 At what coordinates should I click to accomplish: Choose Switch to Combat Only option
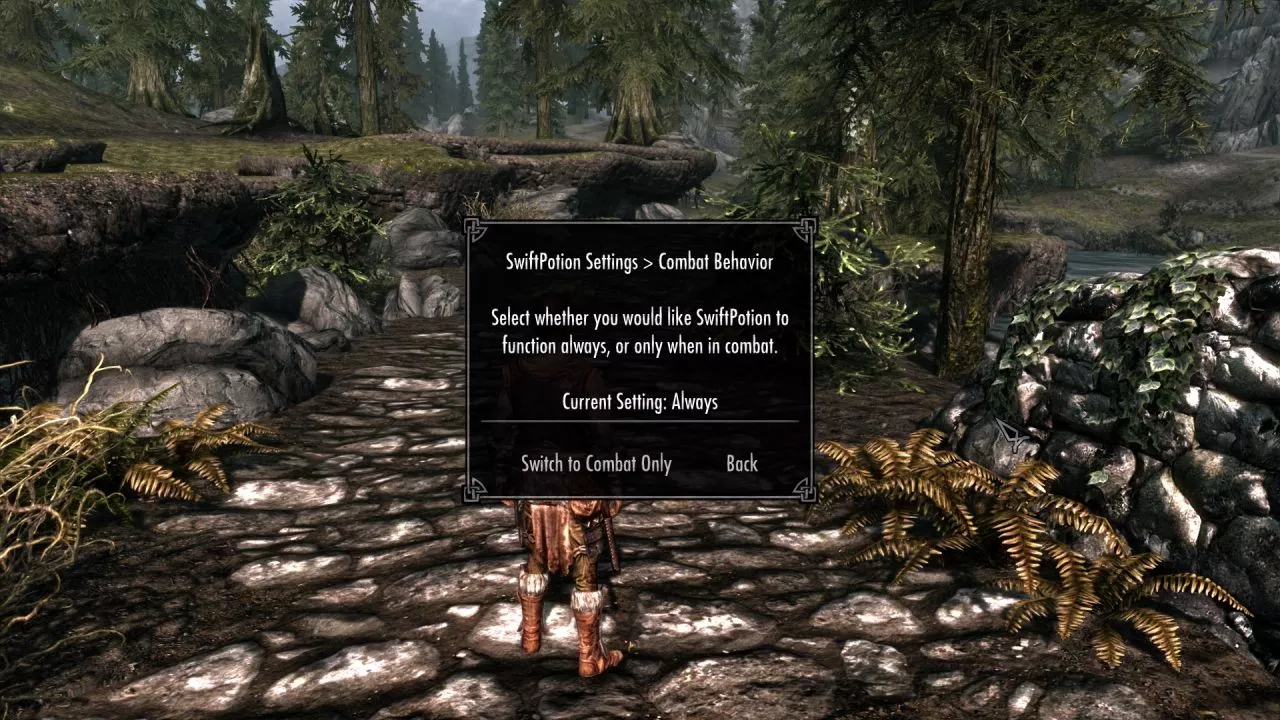tap(596, 464)
